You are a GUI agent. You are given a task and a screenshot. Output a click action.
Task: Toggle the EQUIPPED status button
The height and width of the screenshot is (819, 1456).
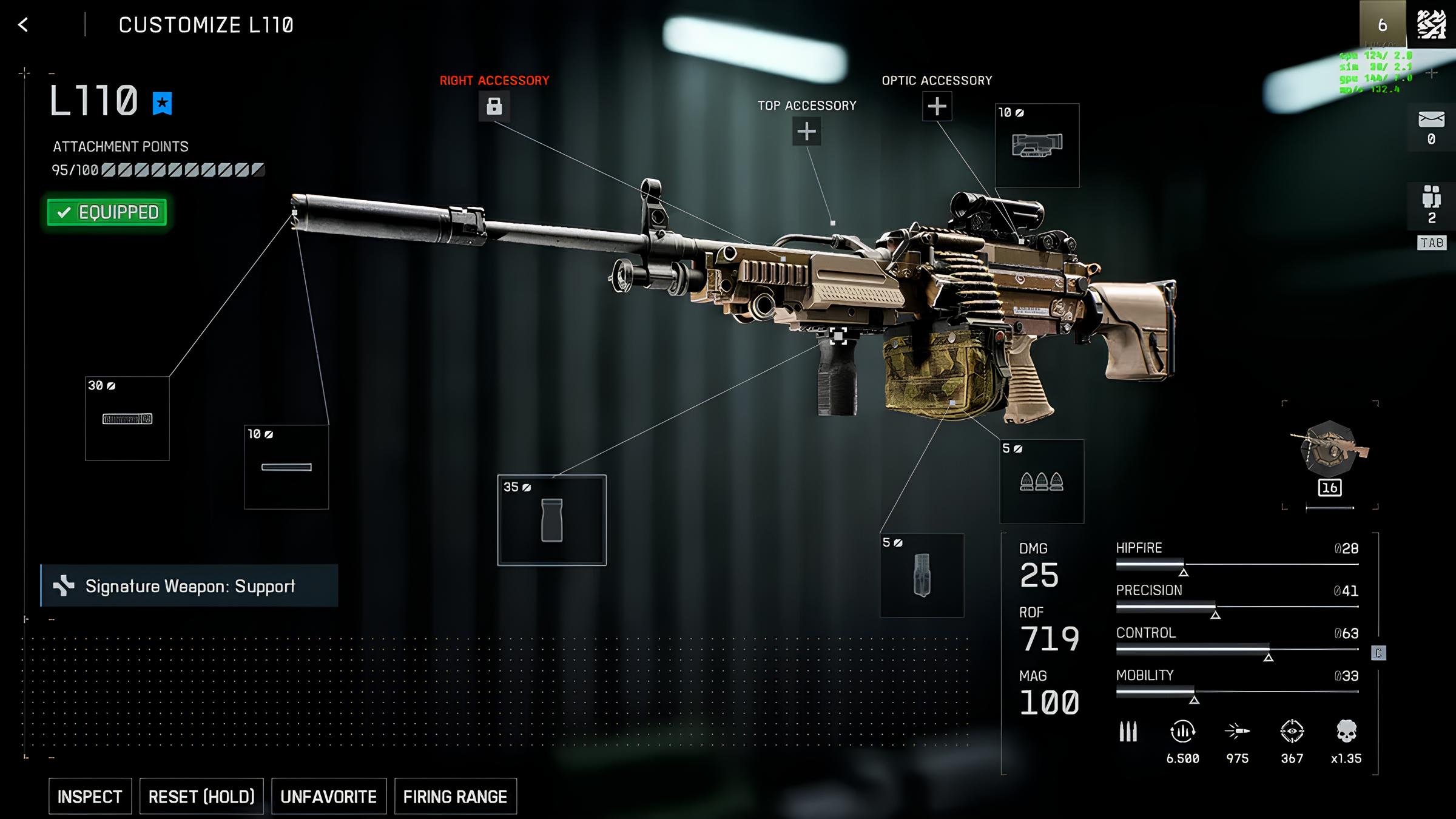[107, 212]
